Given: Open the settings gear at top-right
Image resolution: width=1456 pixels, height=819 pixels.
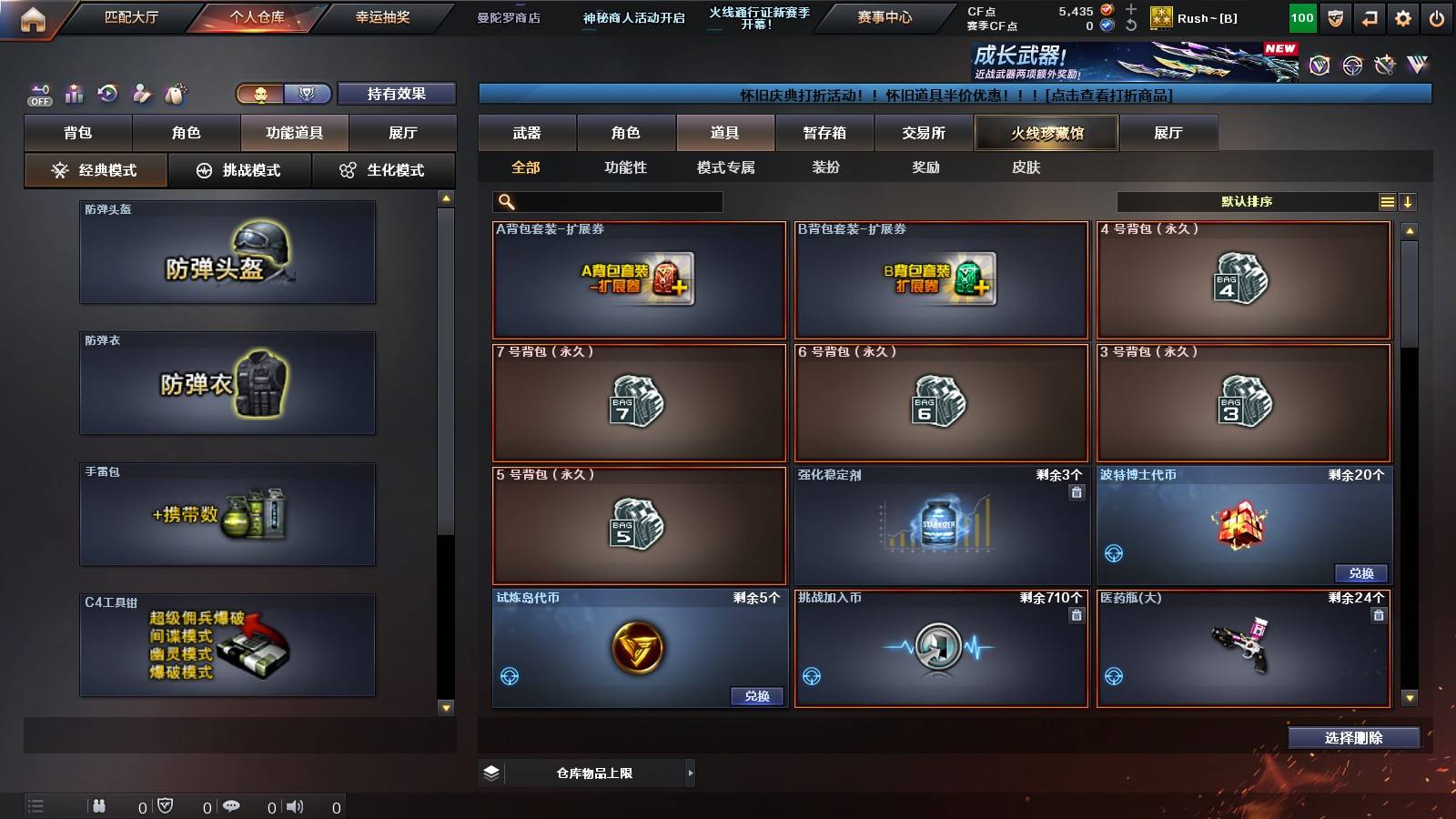Looking at the screenshot, I should [1400, 16].
